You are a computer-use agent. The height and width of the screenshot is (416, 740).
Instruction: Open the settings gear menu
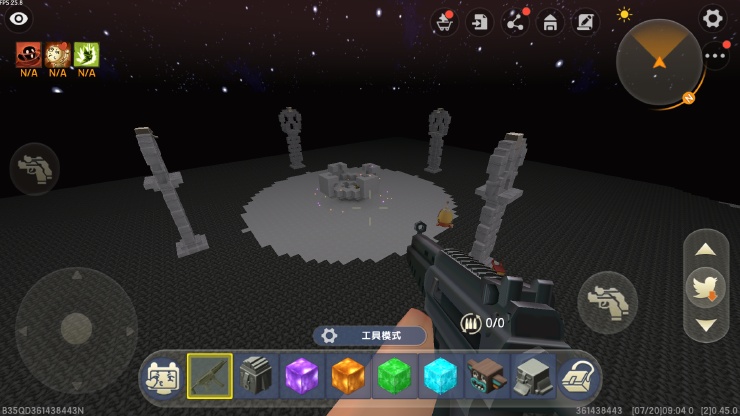pos(712,18)
